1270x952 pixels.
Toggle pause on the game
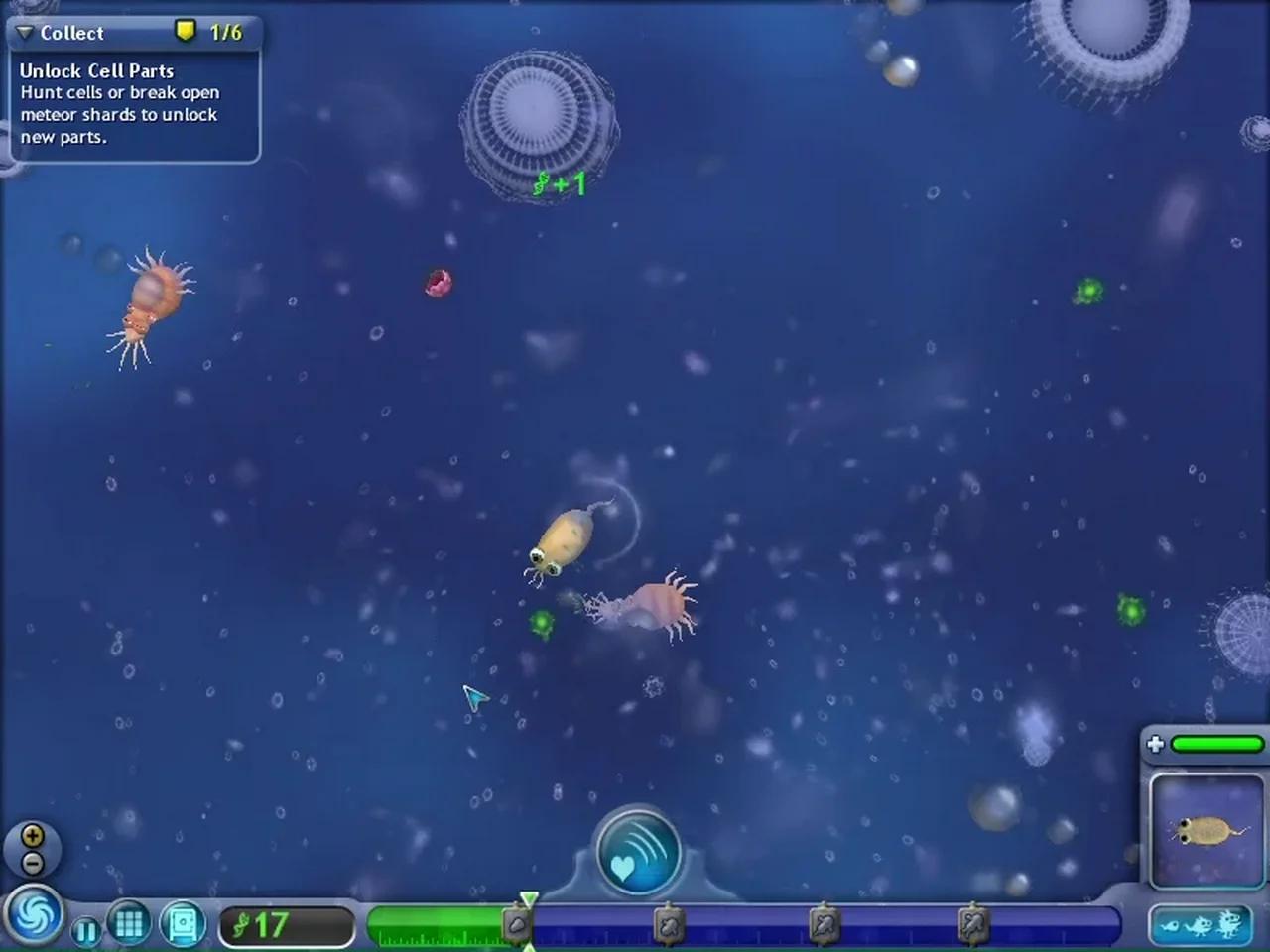pos(85,930)
